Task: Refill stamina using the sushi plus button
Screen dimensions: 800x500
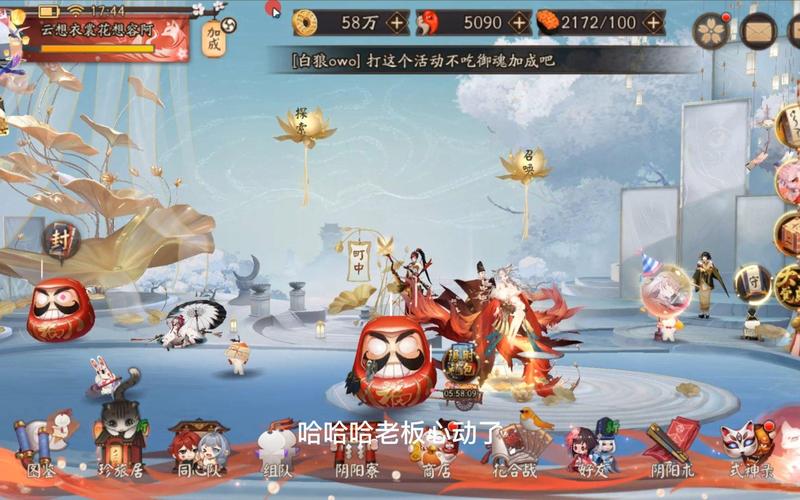Action: tap(653, 22)
